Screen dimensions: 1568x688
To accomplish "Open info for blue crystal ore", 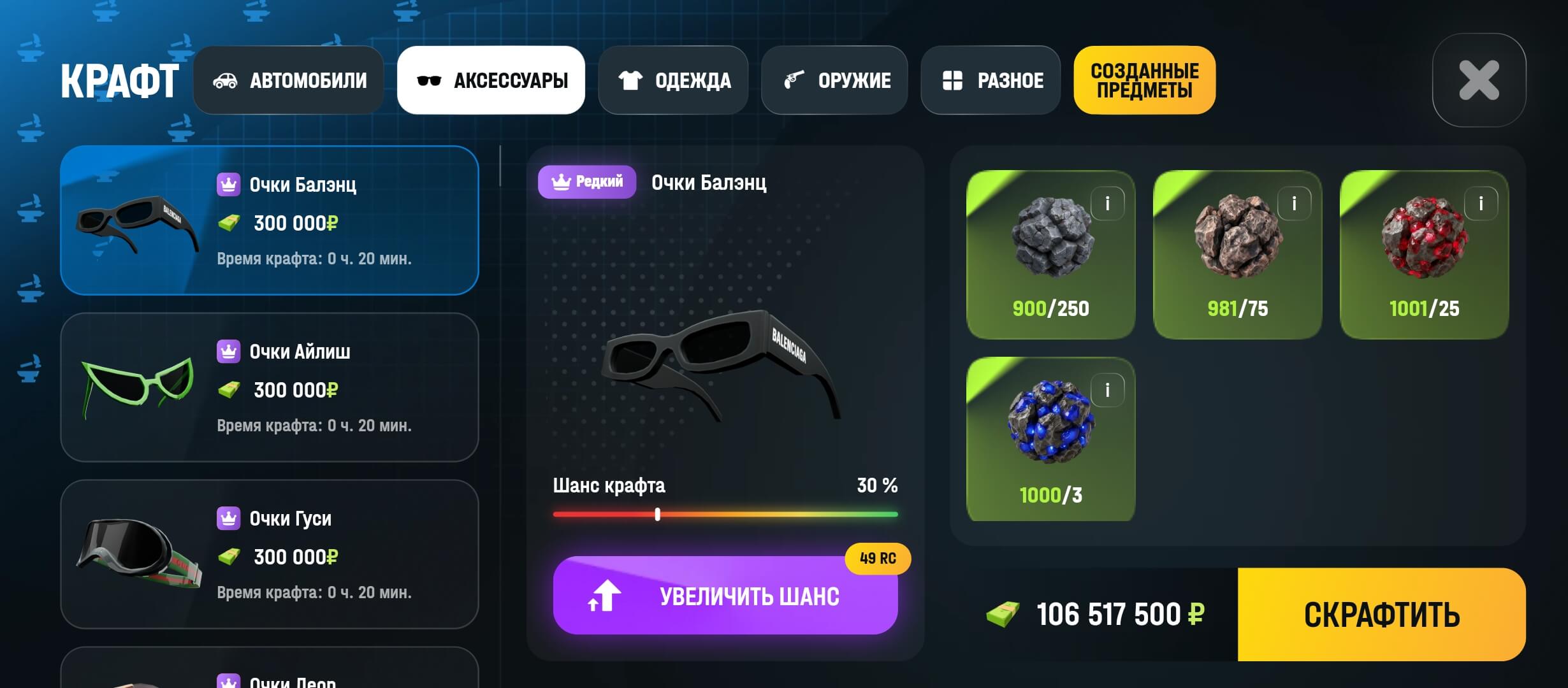I will (1107, 390).
